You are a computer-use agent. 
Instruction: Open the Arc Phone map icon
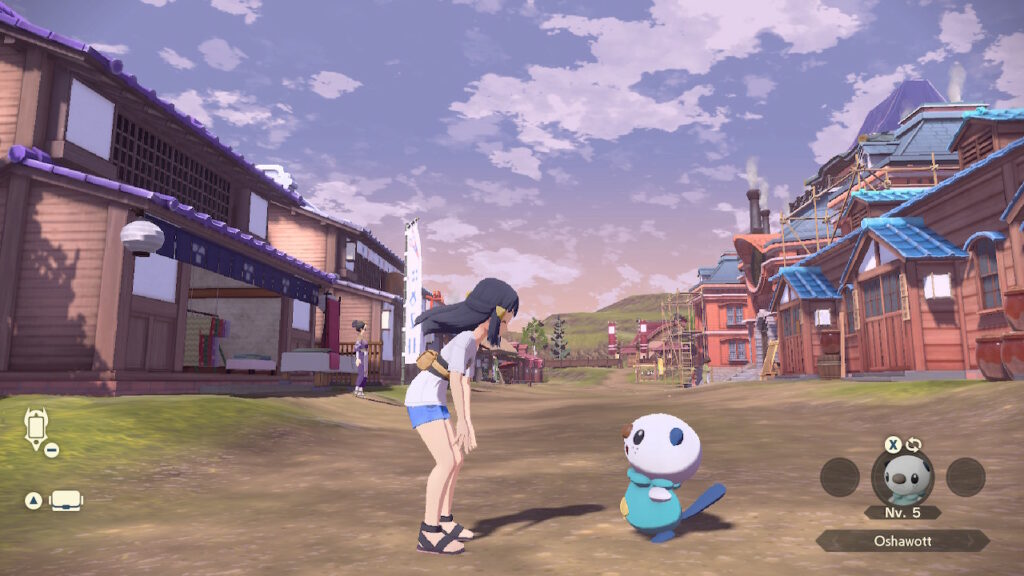point(36,427)
